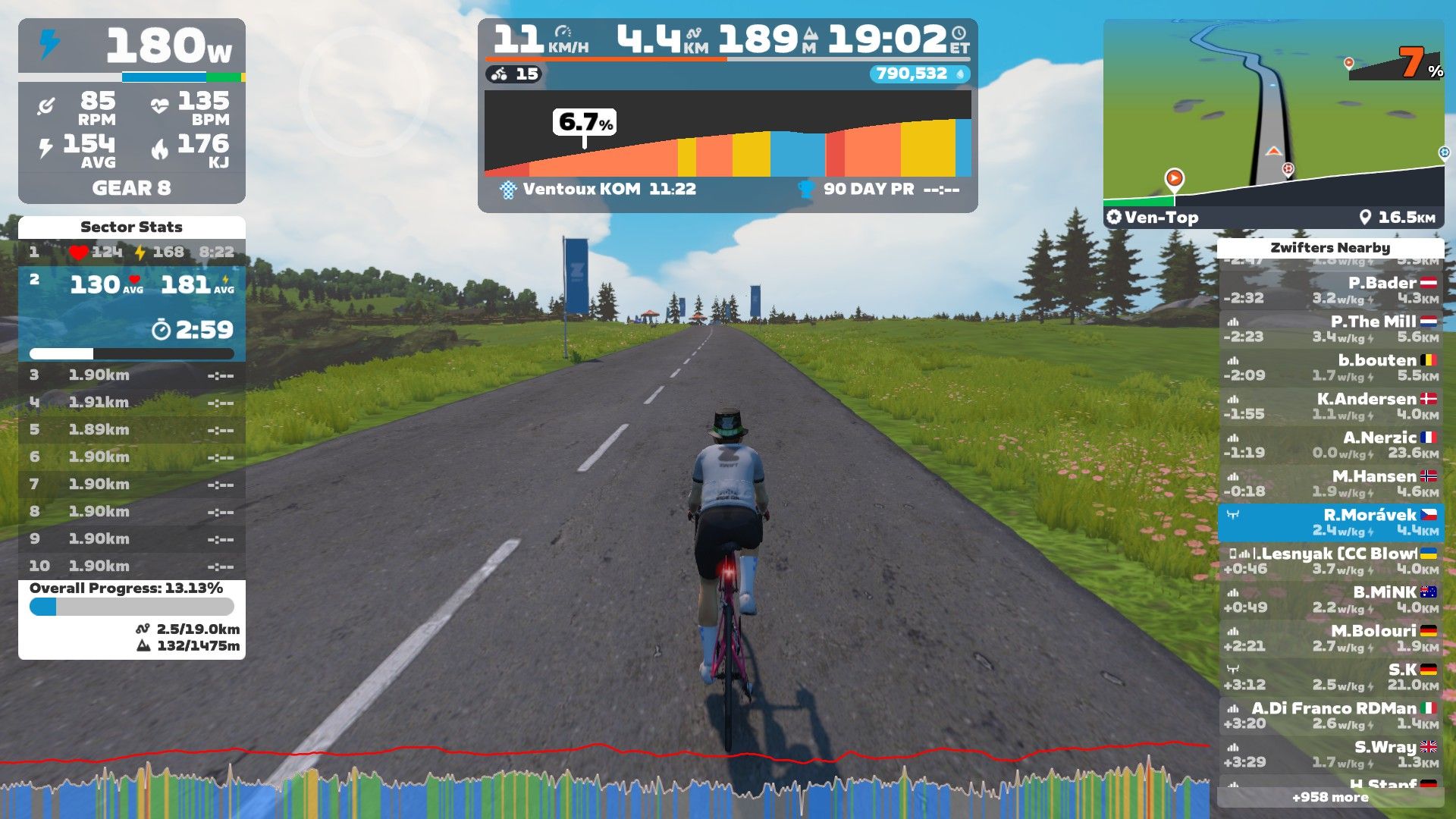
Task: Open M.Hansen's rider entry
Action: [x=1330, y=484]
